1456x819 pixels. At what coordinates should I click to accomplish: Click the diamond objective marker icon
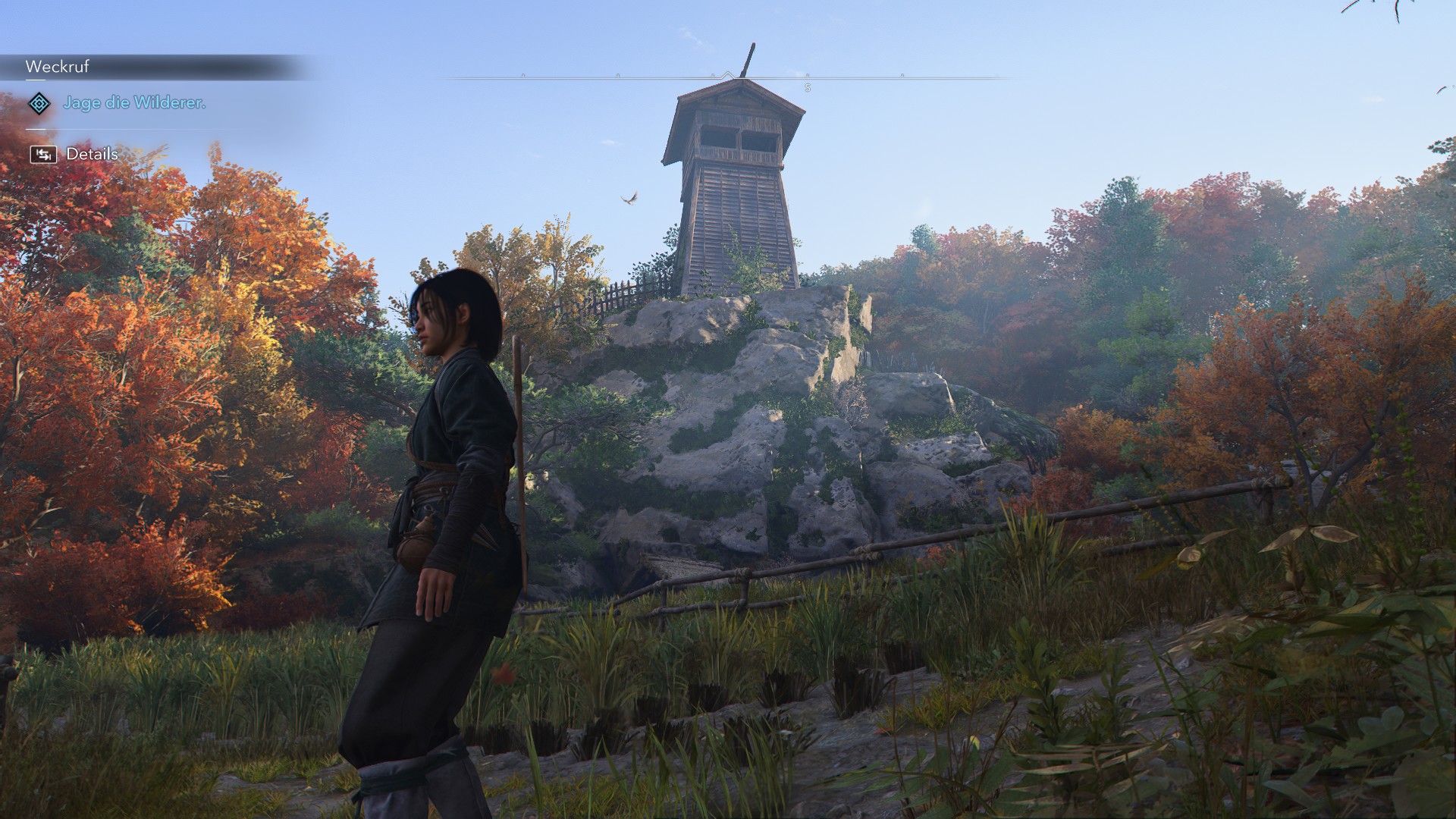pyautogui.click(x=39, y=103)
